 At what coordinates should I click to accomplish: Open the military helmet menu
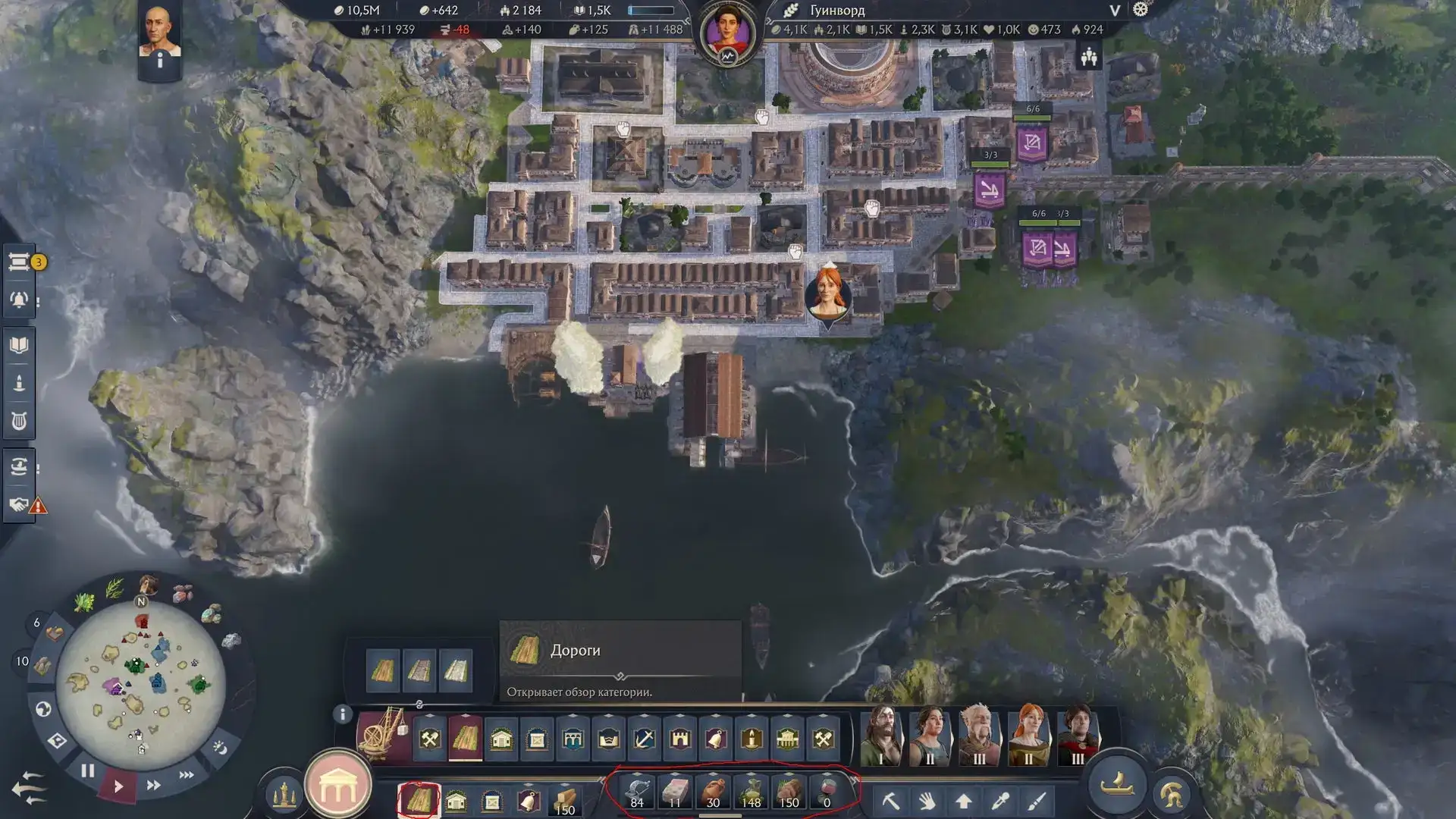(1172, 794)
